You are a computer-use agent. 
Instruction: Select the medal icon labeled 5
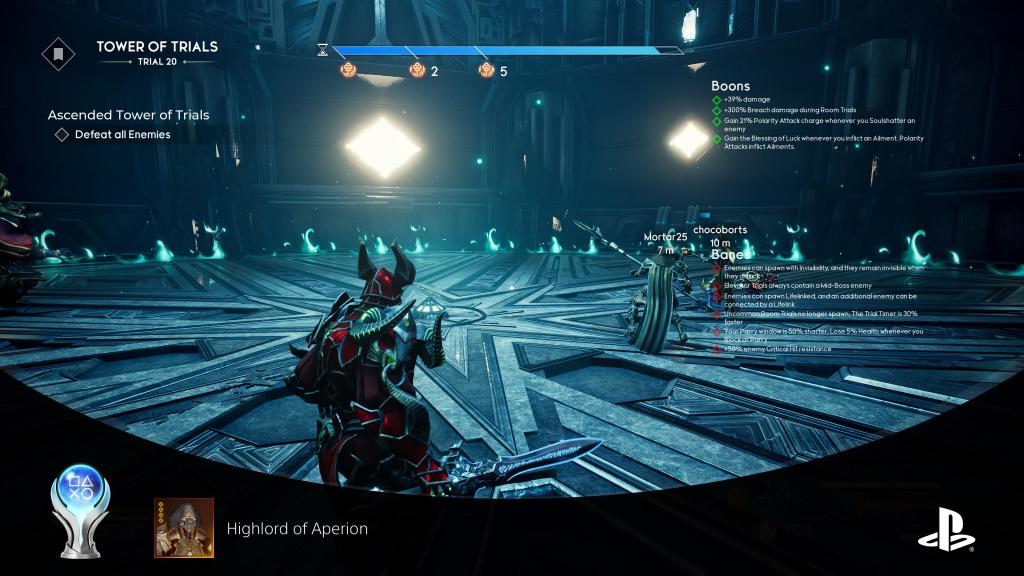487,70
